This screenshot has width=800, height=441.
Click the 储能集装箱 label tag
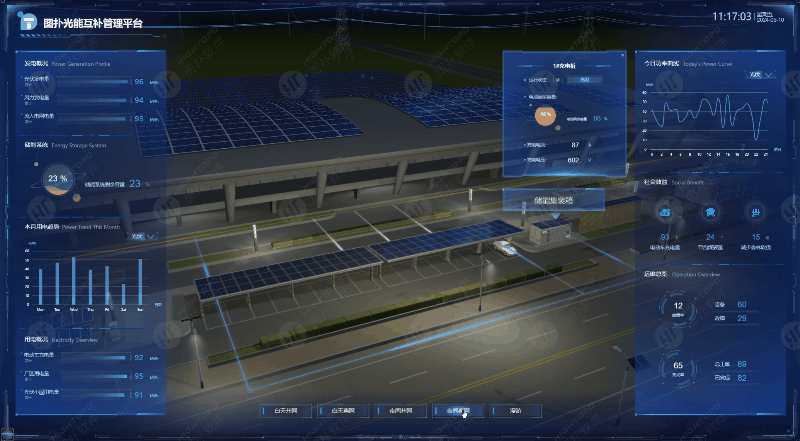pyautogui.click(x=553, y=200)
